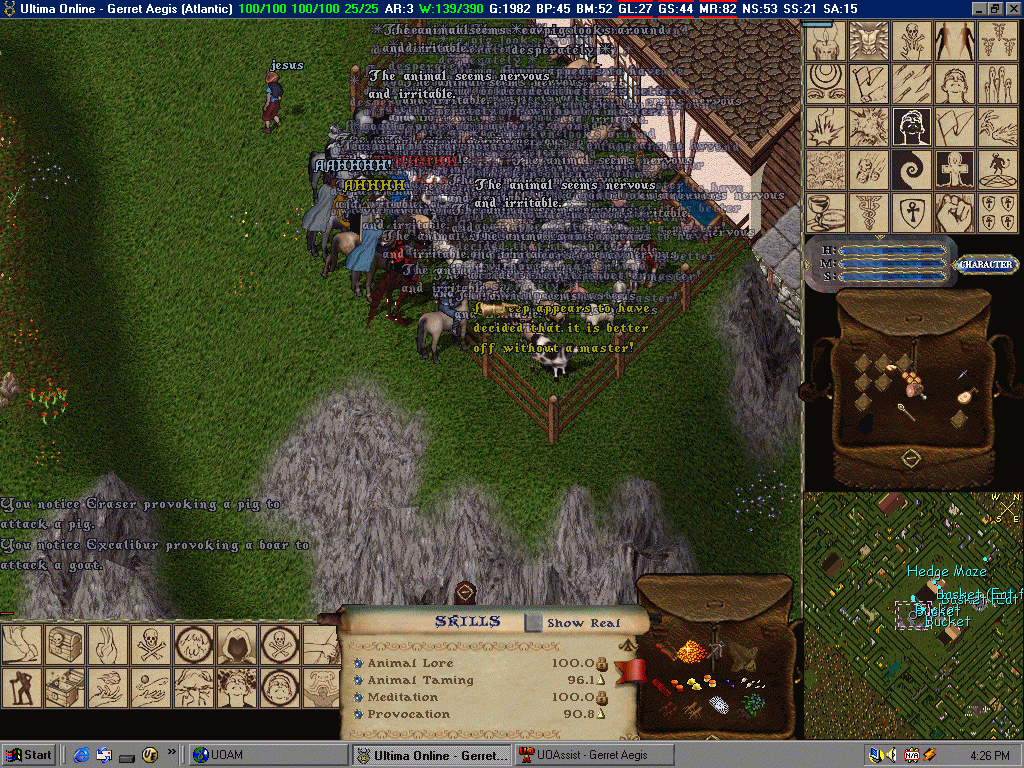Activate the dark spiral spell icon

(912, 170)
